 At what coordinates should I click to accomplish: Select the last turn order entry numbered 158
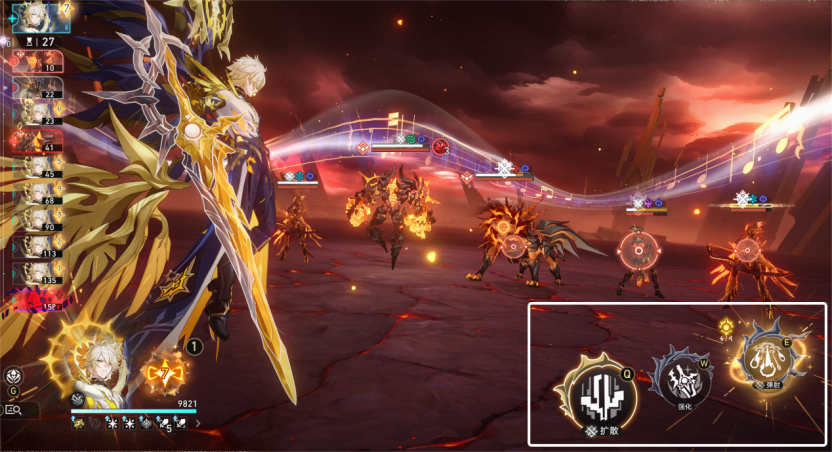(37, 297)
